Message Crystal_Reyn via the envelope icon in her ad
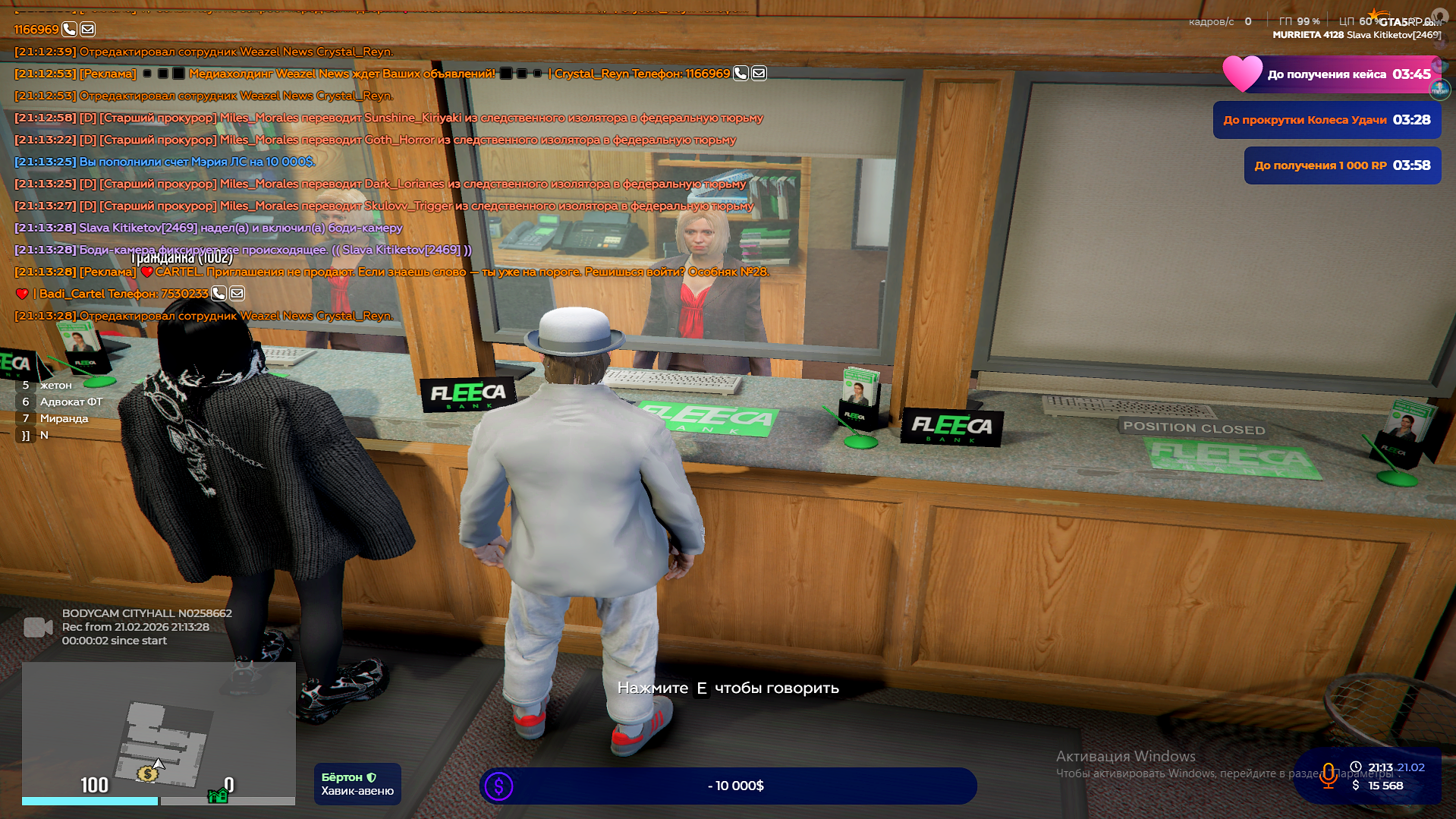 (x=759, y=74)
